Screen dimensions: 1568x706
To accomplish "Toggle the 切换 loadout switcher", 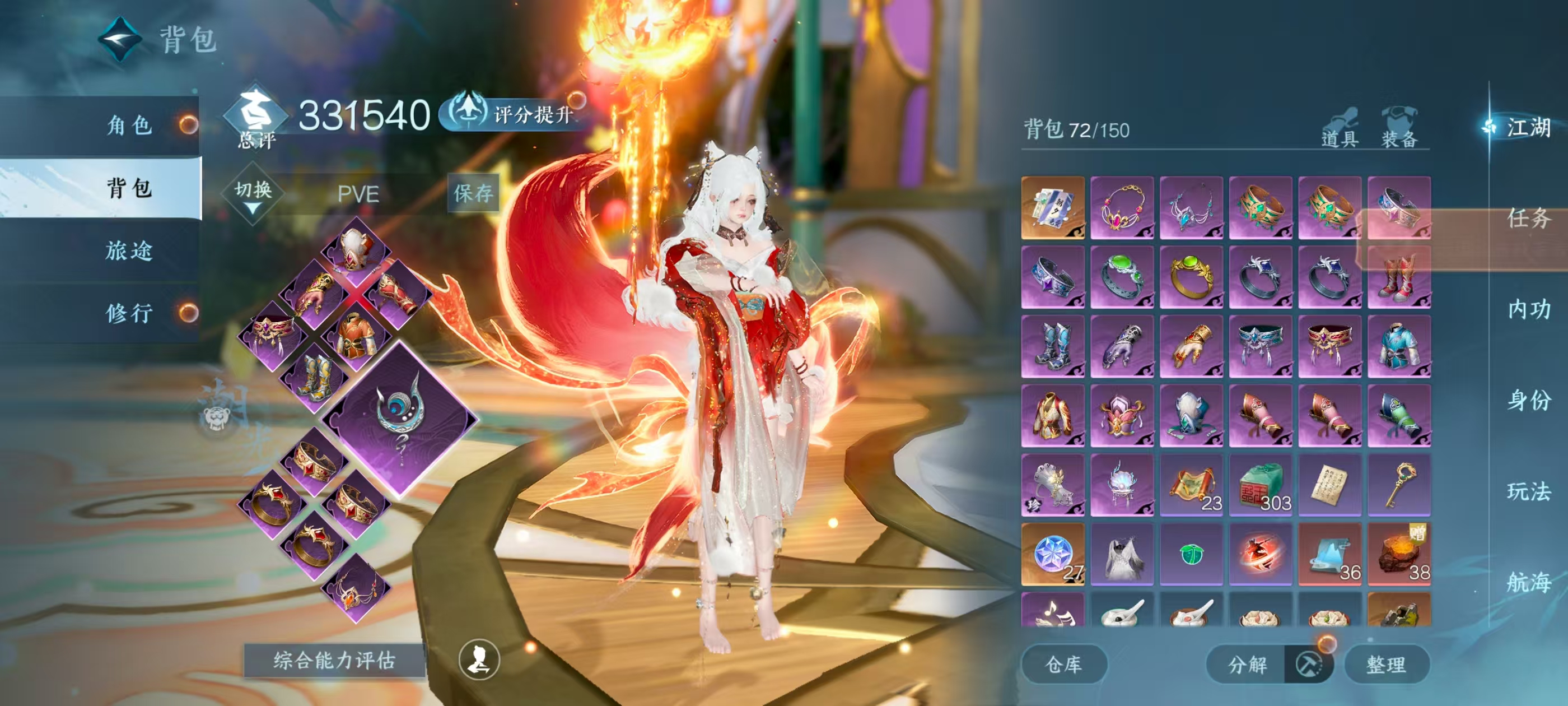I will pos(253,194).
